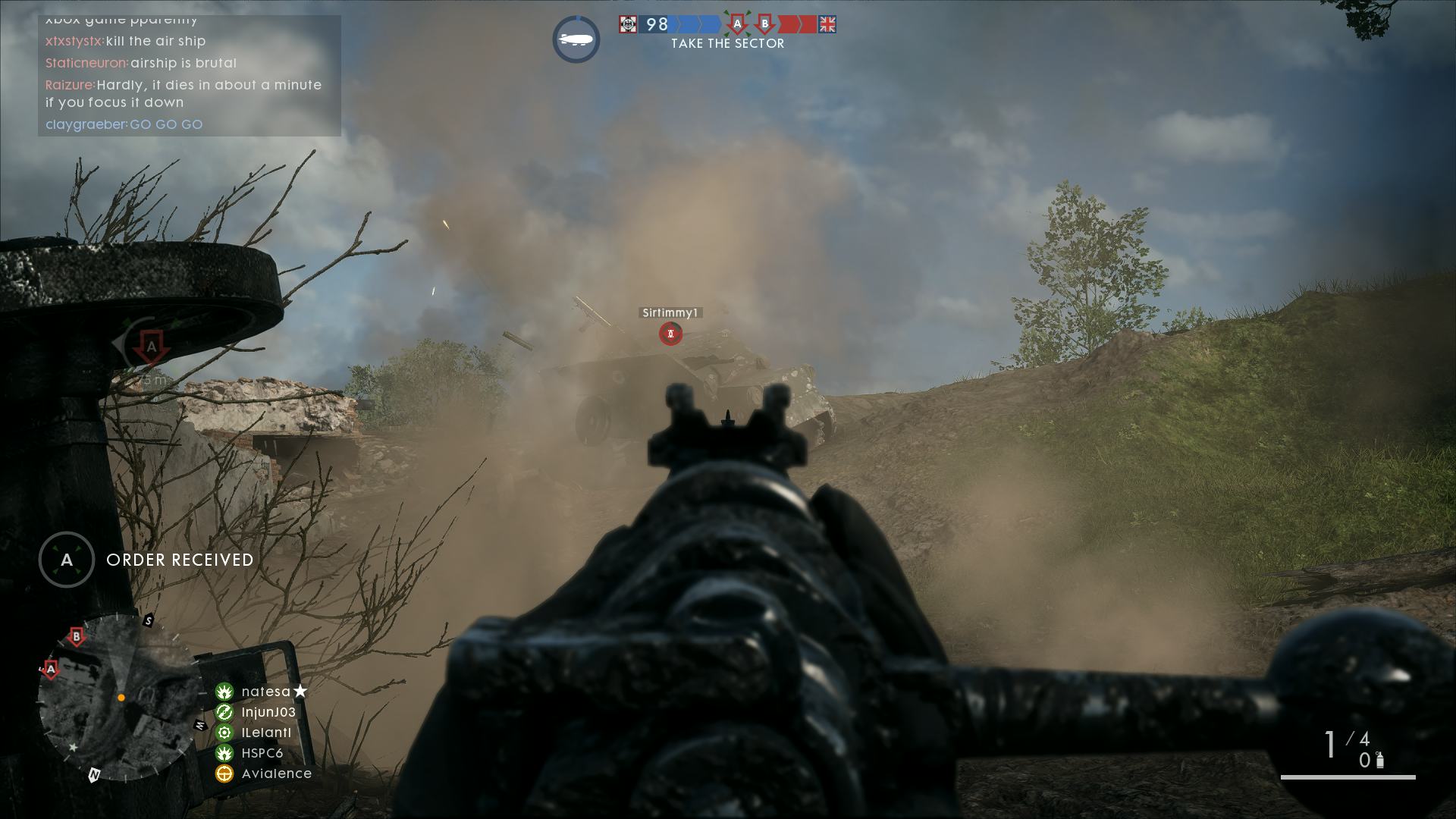Image resolution: width=1456 pixels, height=819 pixels.
Task: Select objective B on the minimap
Action: 75,637
